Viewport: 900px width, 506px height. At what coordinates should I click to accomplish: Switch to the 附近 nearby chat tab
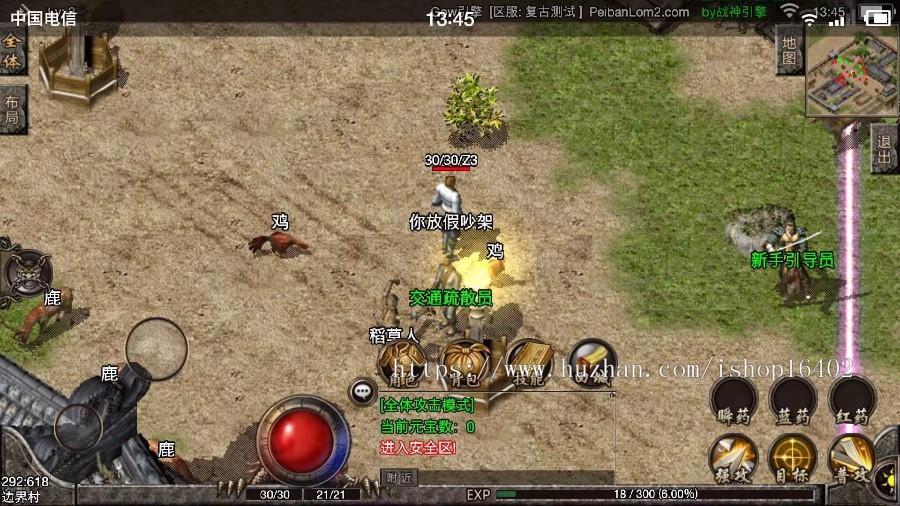(399, 478)
